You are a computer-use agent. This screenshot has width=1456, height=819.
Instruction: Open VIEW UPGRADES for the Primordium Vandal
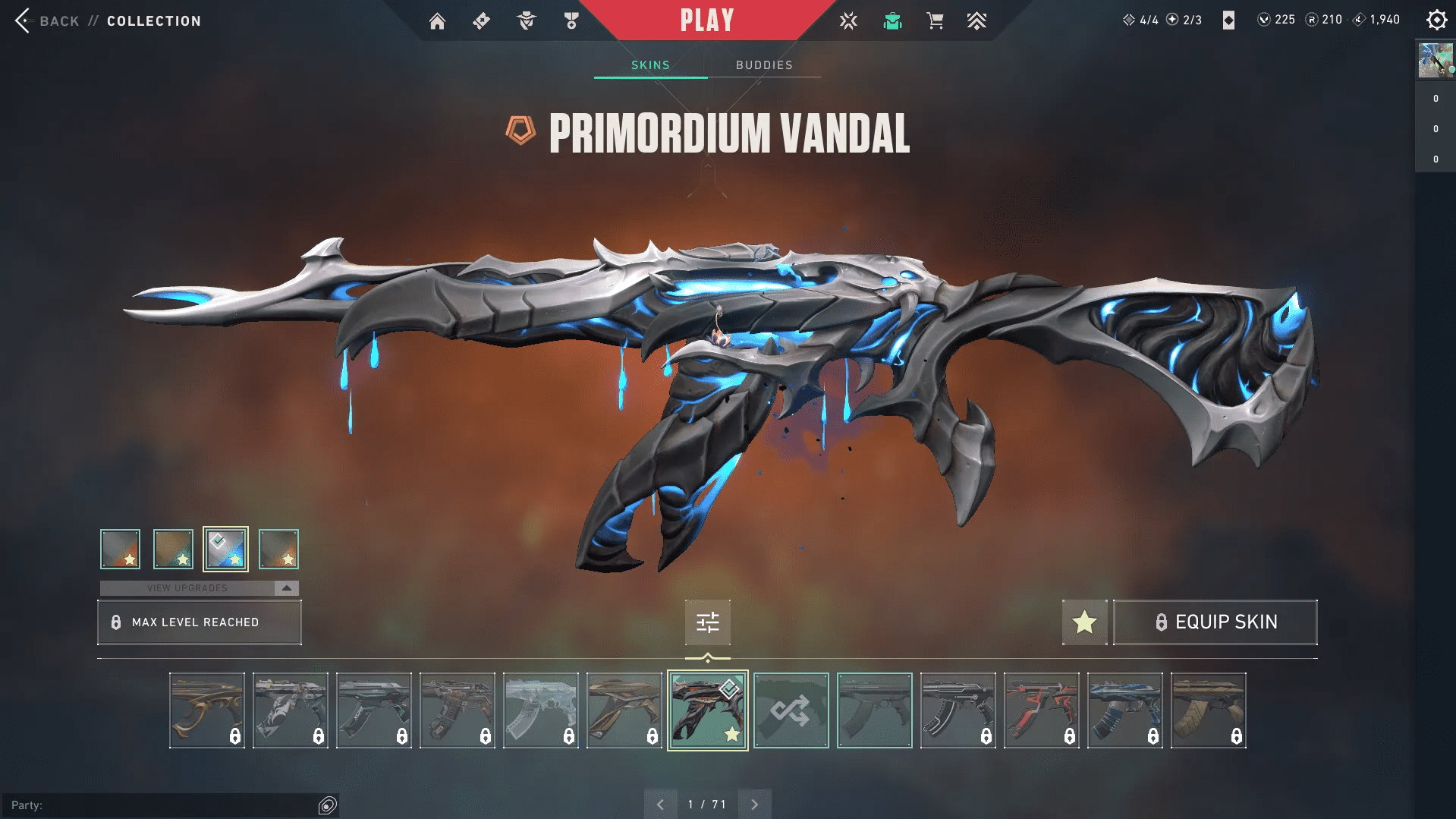tap(188, 587)
